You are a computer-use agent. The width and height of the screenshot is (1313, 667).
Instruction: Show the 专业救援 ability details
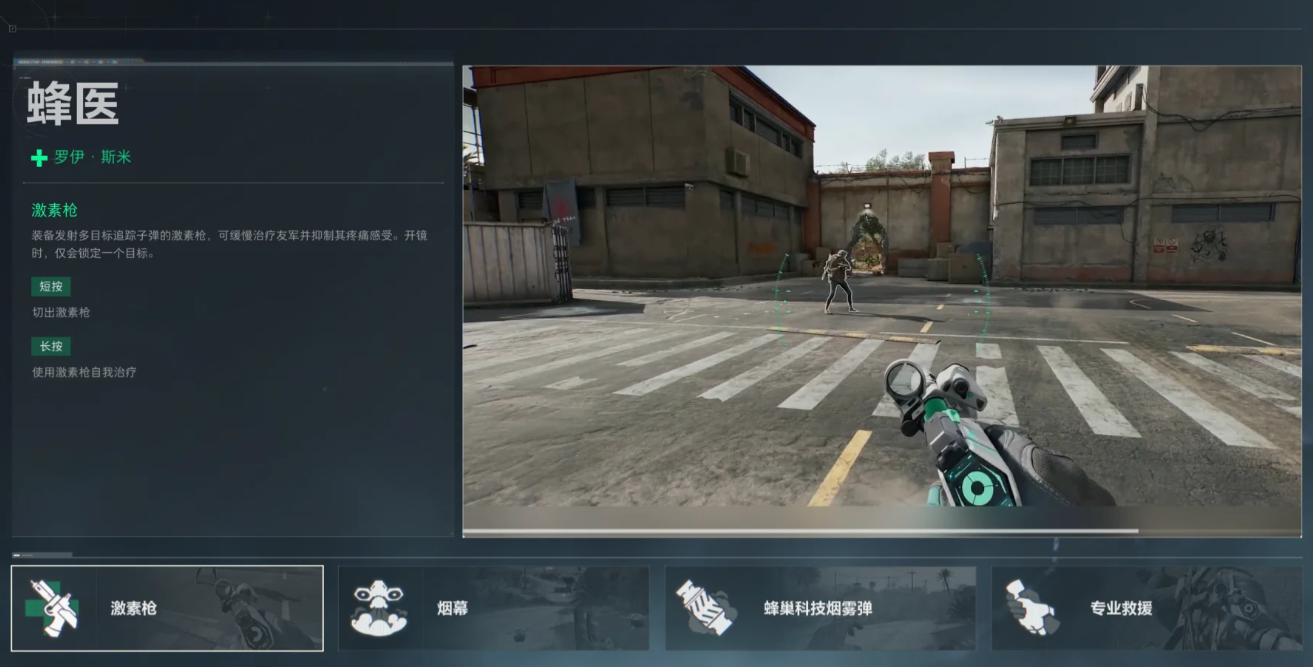1146,608
